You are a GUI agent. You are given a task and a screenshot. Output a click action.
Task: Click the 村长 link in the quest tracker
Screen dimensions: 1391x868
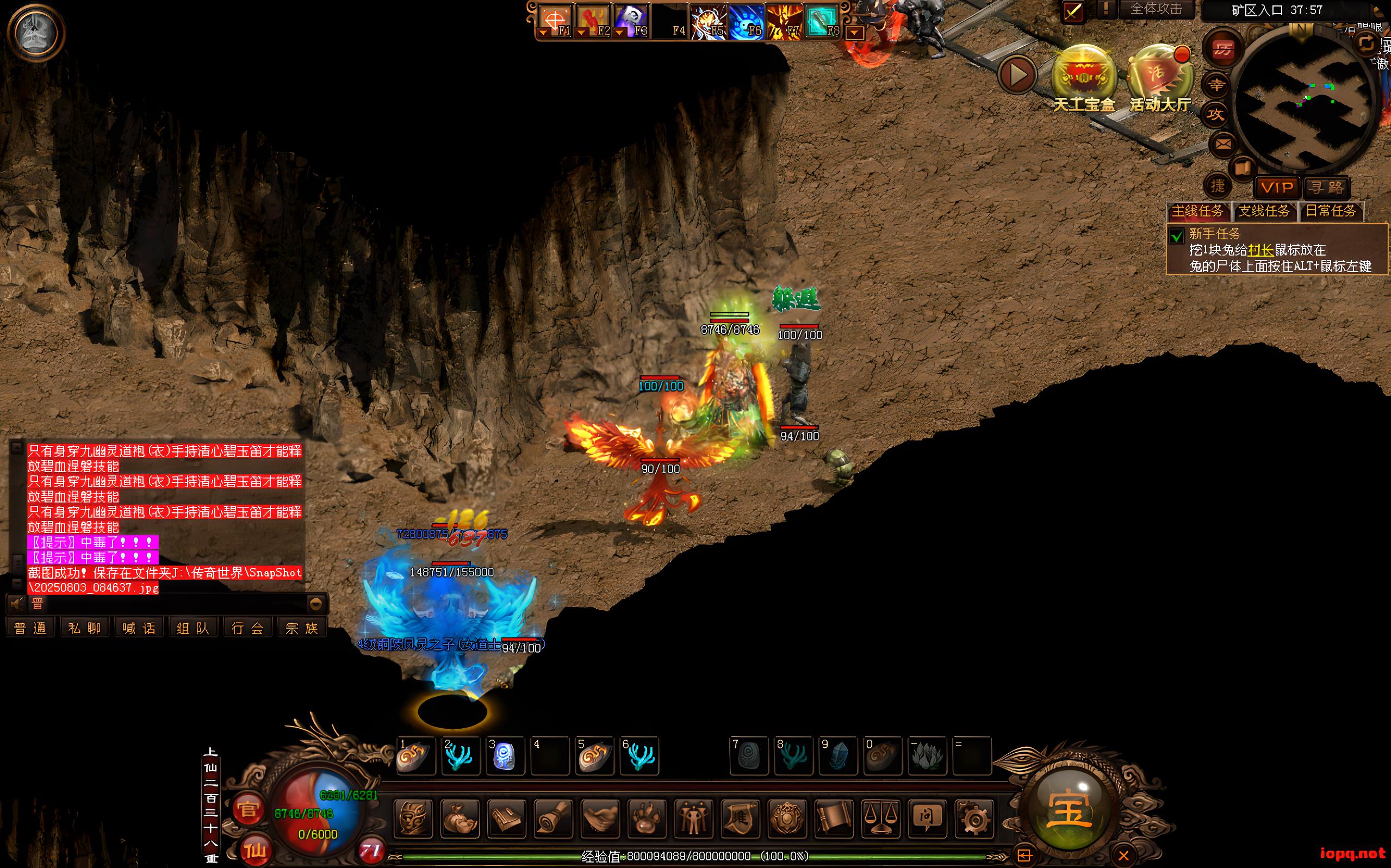point(1260,250)
